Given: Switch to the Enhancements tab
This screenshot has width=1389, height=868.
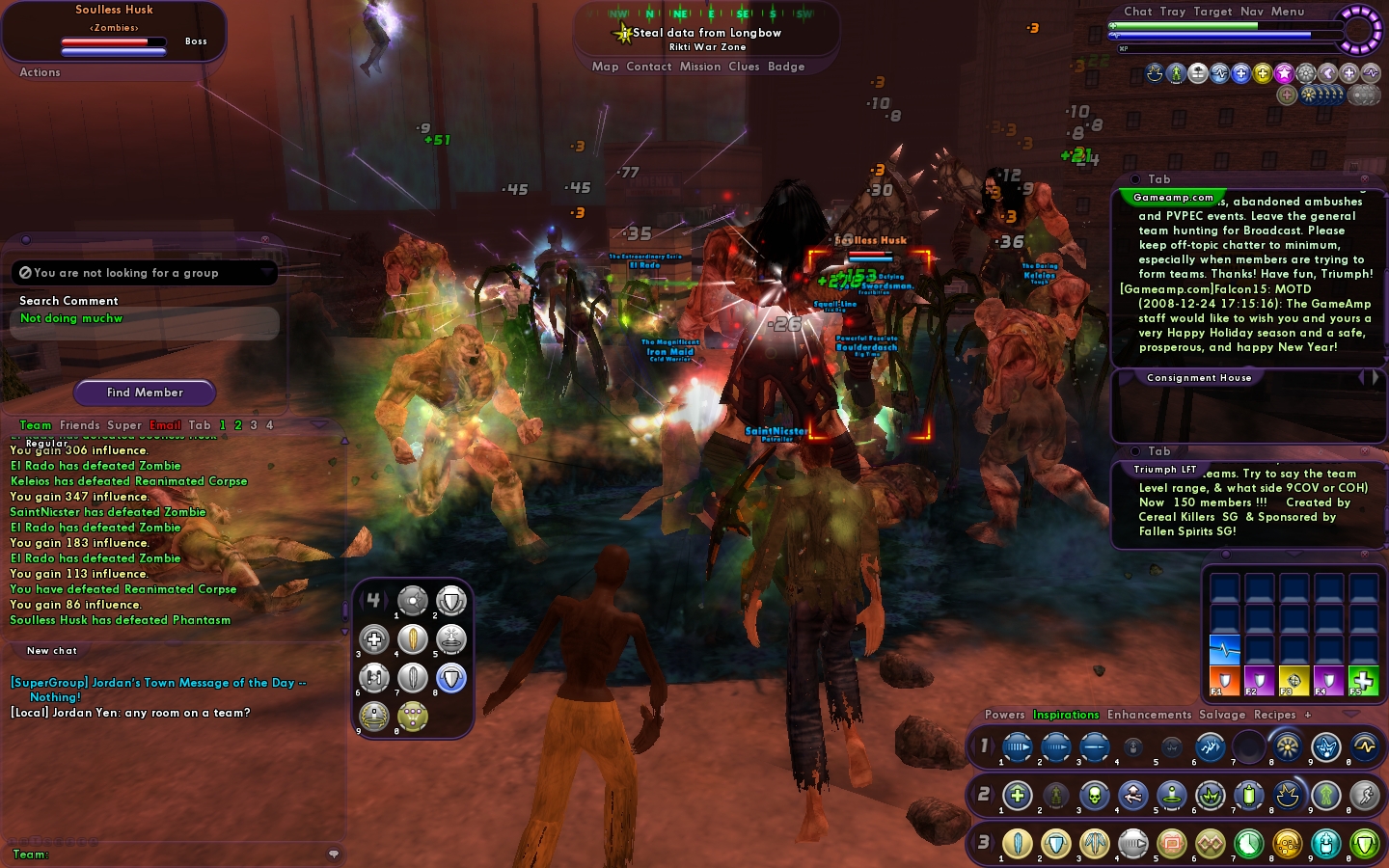Looking at the screenshot, I should pyautogui.click(x=1149, y=715).
